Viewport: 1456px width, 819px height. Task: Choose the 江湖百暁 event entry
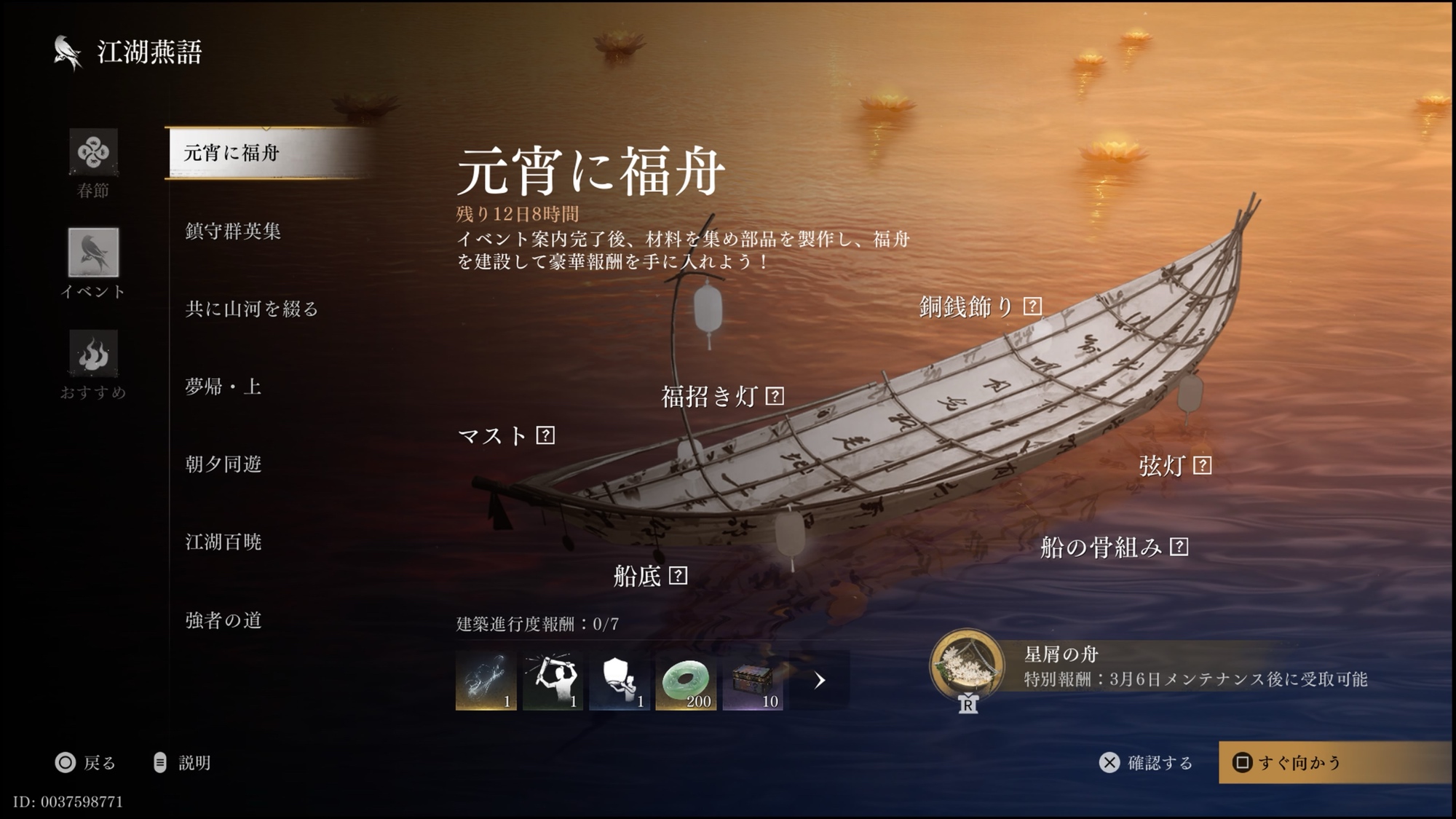[223, 542]
